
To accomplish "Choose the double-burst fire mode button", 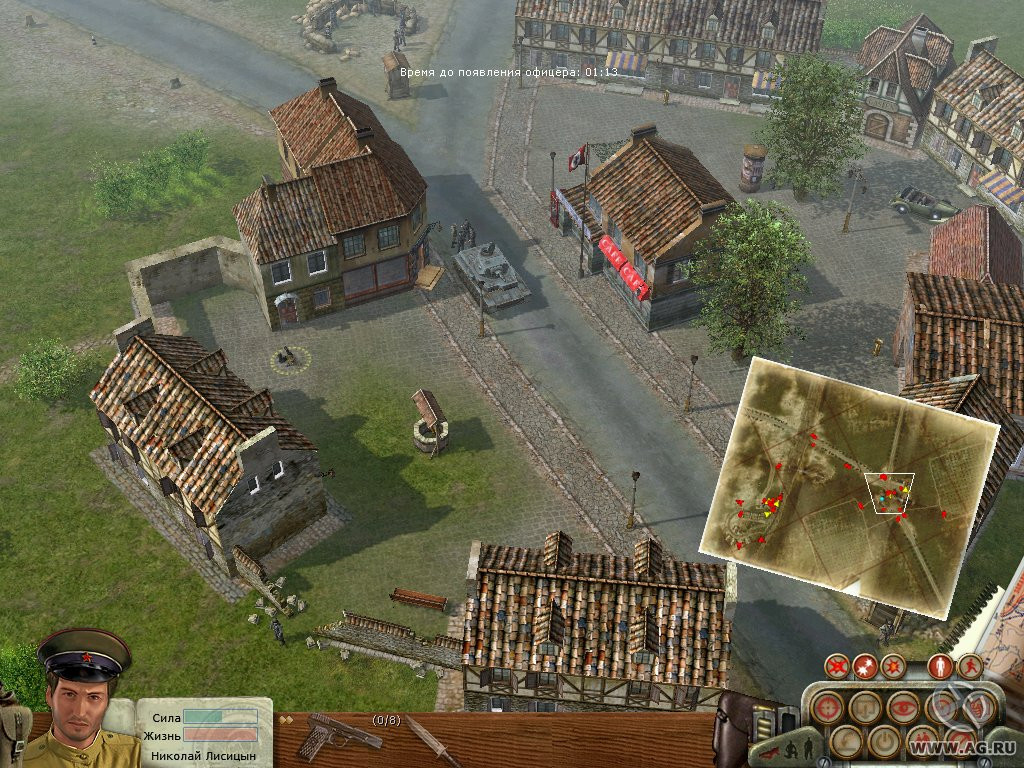I will click(x=865, y=665).
